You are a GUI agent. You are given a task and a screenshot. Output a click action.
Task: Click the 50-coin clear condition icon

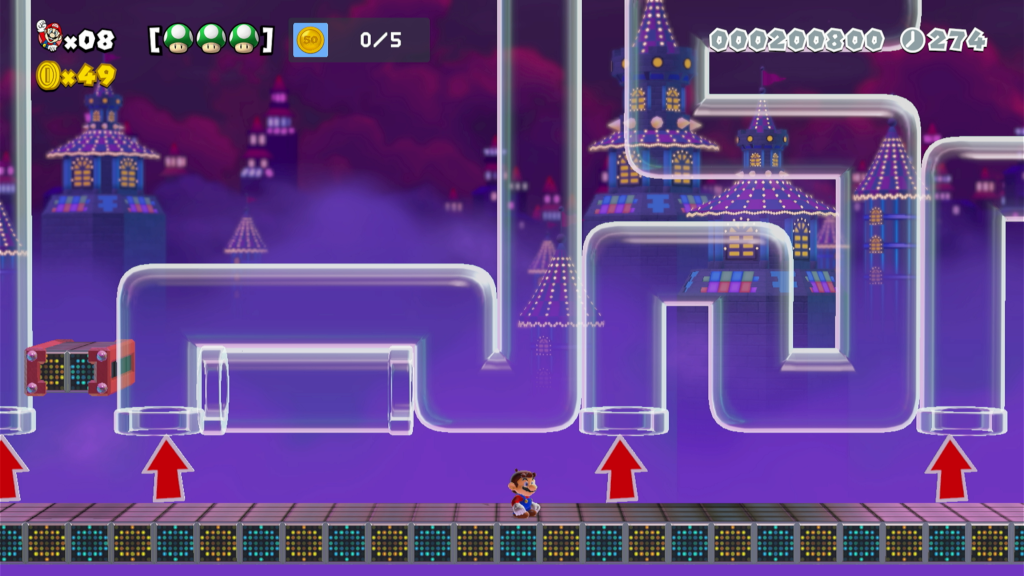click(310, 40)
